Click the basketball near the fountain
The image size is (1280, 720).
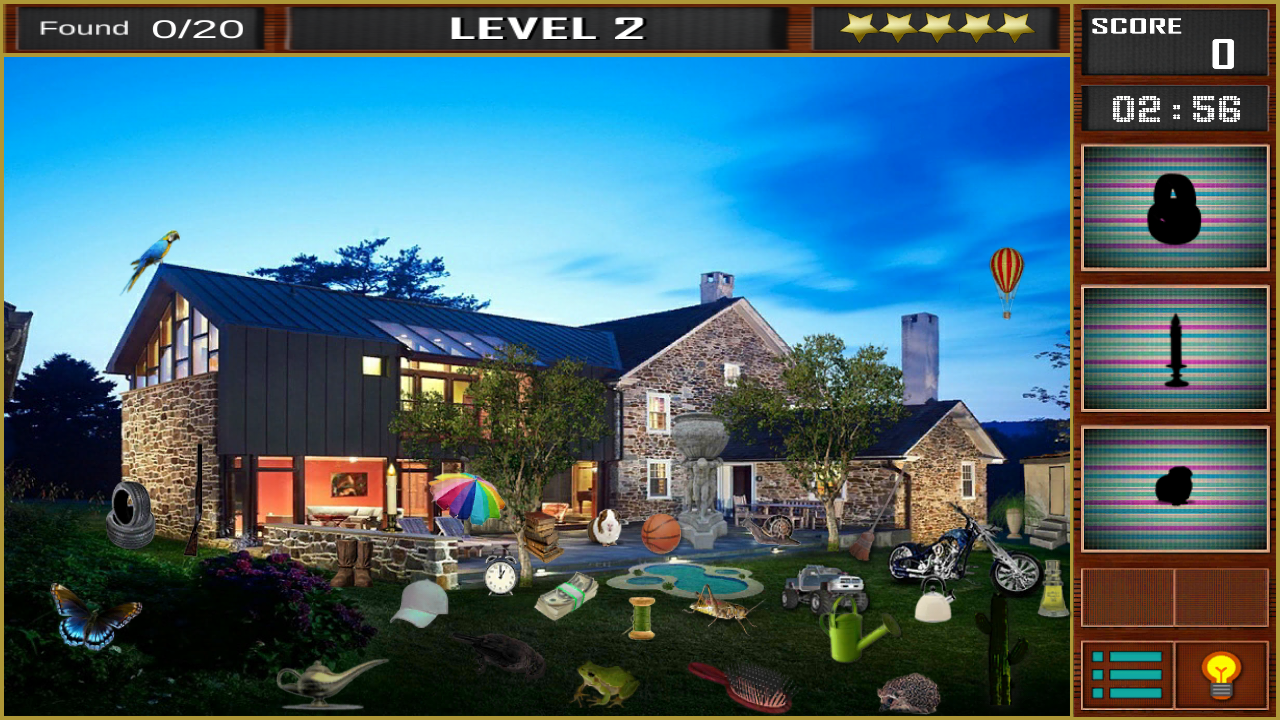pyautogui.click(x=661, y=533)
